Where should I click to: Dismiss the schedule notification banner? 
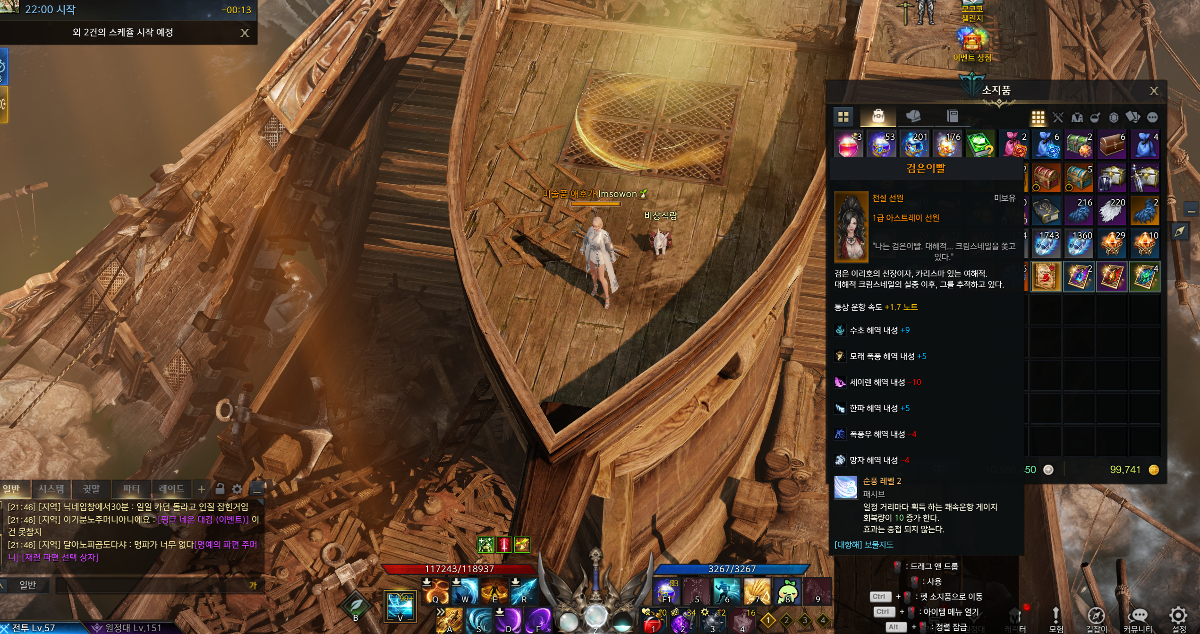point(245,32)
